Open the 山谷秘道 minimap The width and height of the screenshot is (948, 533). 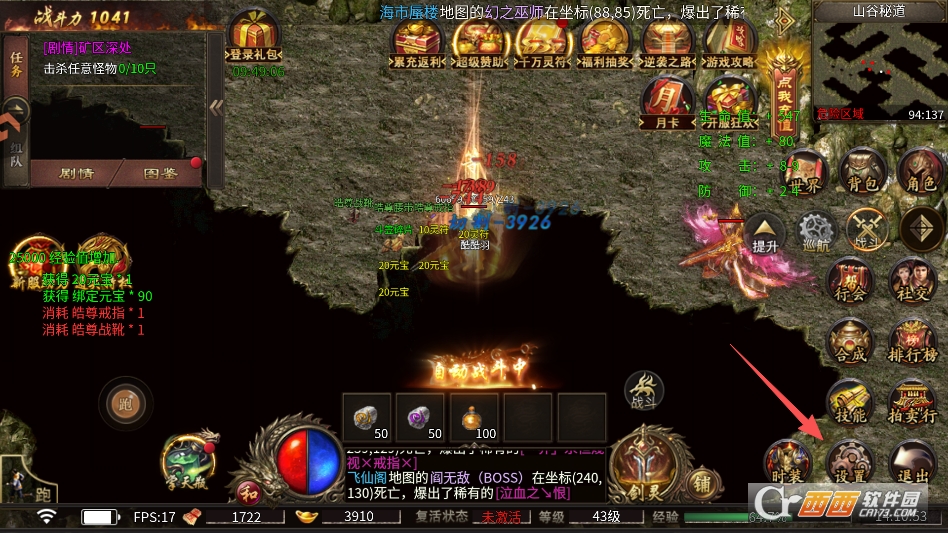click(x=878, y=64)
